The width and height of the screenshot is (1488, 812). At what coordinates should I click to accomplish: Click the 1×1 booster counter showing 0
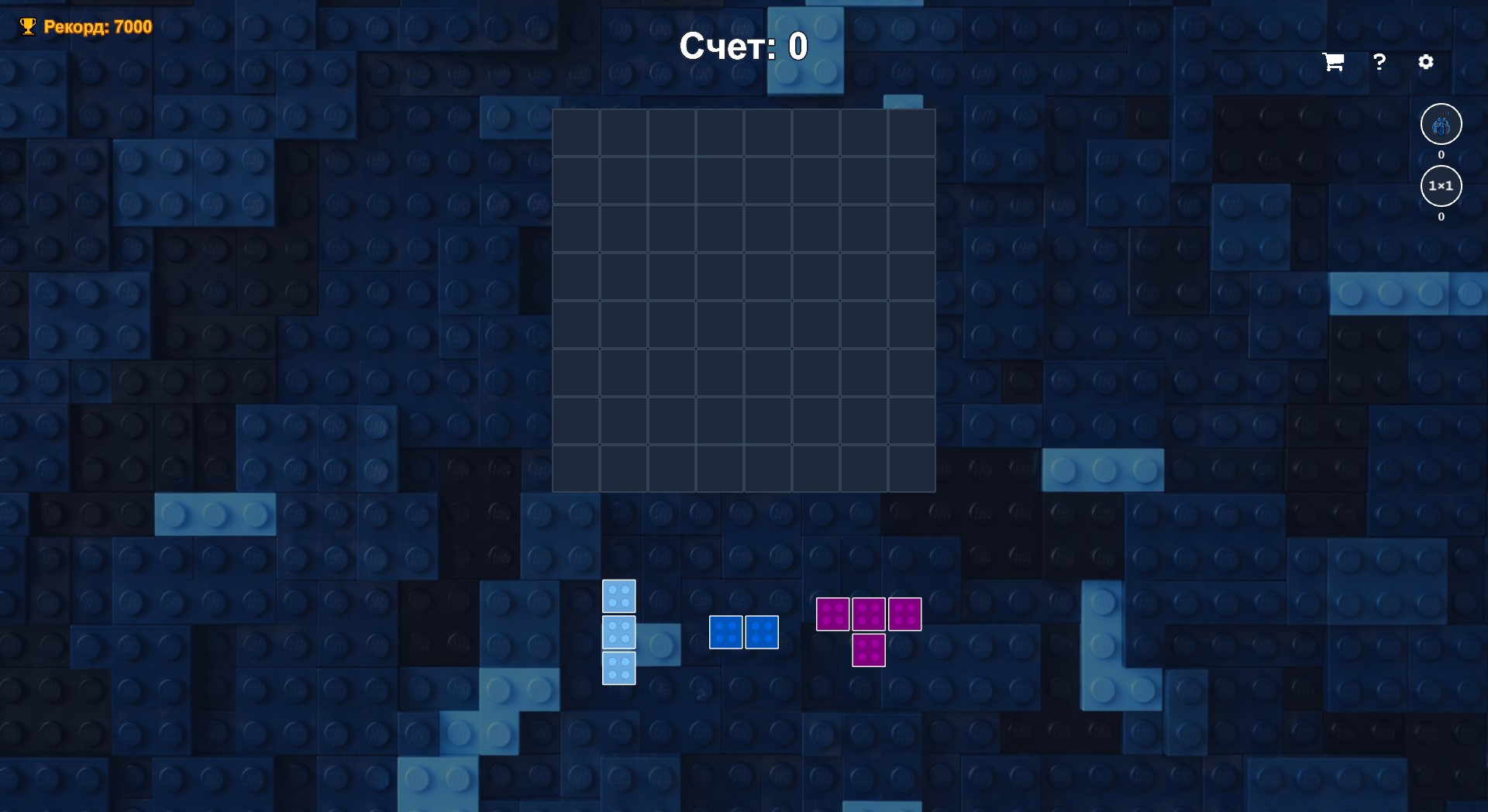(1441, 218)
